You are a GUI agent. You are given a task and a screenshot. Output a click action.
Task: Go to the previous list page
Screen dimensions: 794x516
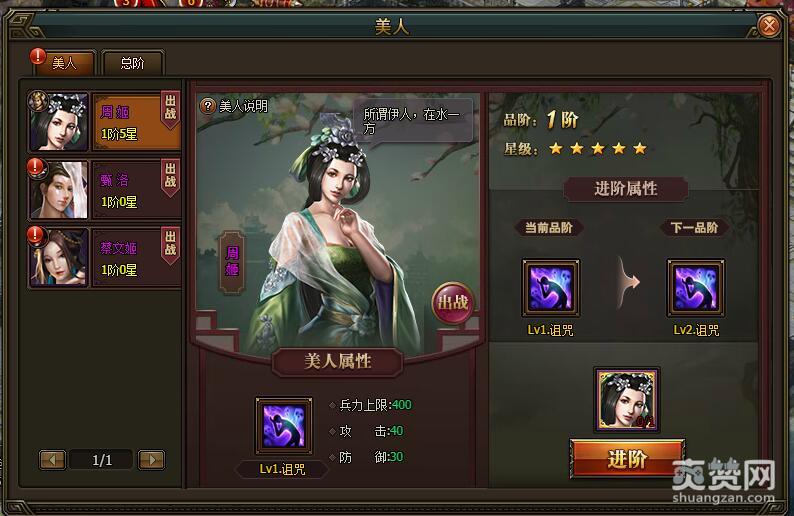(x=53, y=460)
